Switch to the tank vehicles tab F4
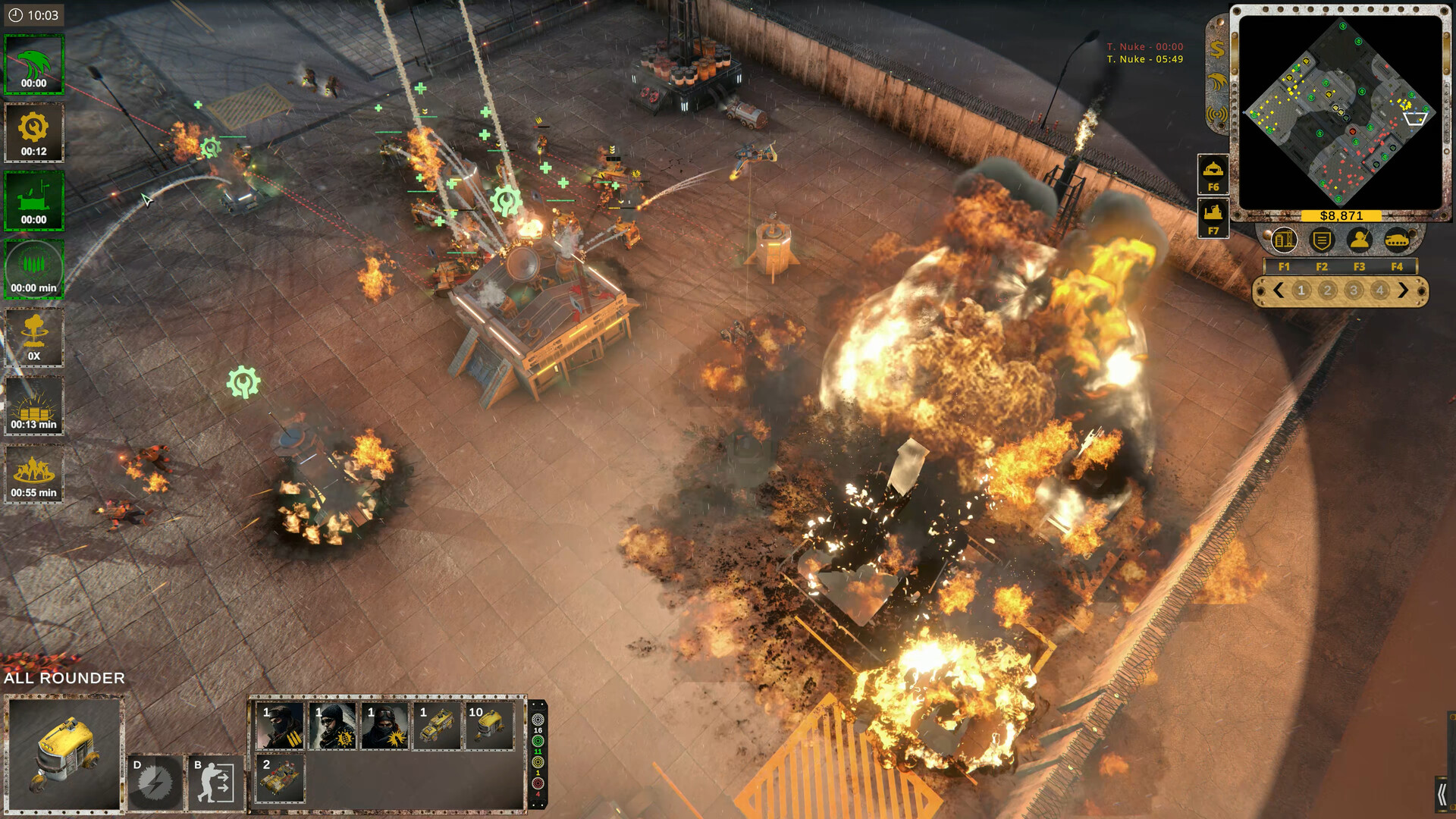The image size is (1456, 819). click(1397, 241)
